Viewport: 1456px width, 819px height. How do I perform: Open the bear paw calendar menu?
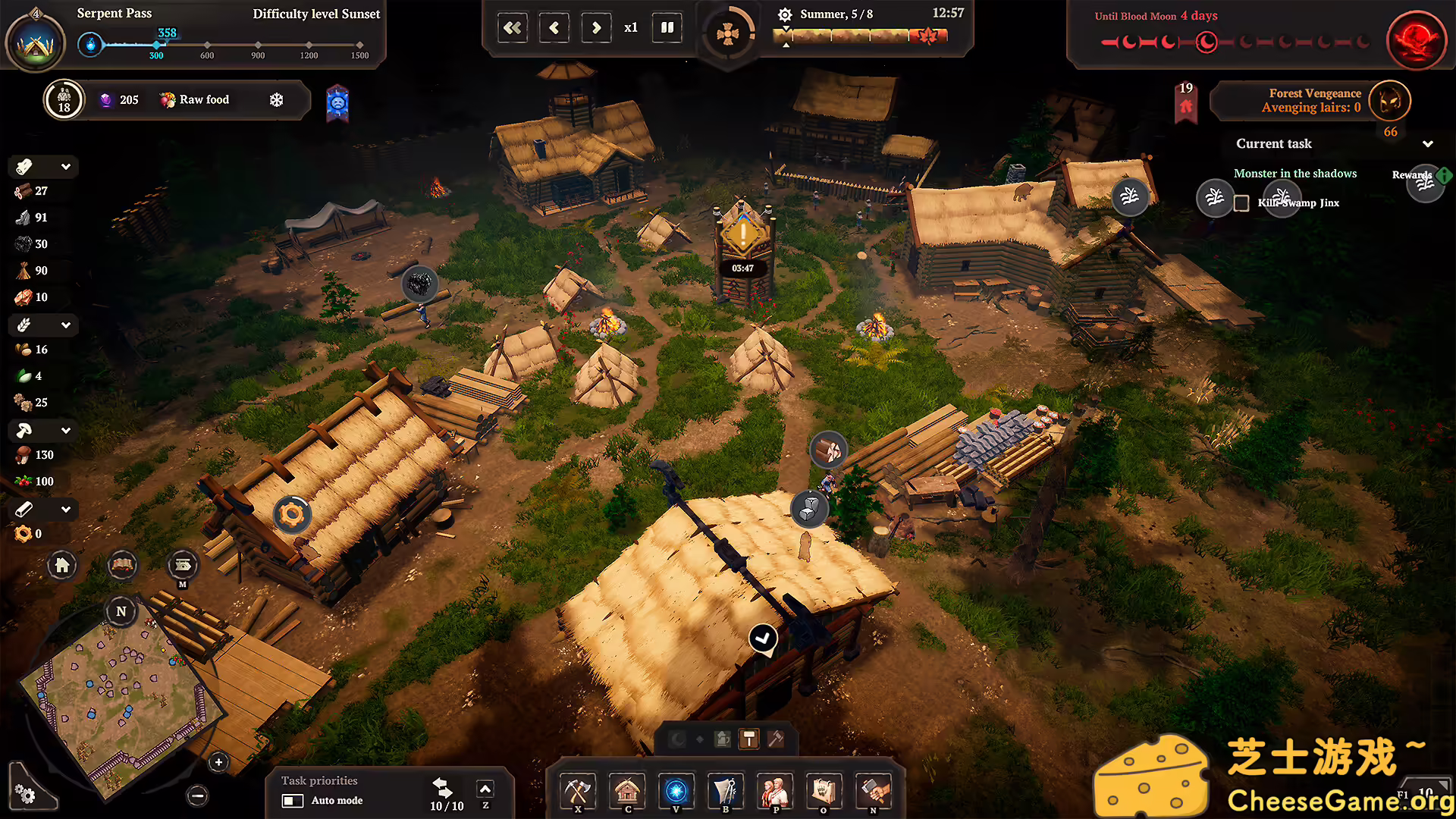pyautogui.click(x=824, y=792)
